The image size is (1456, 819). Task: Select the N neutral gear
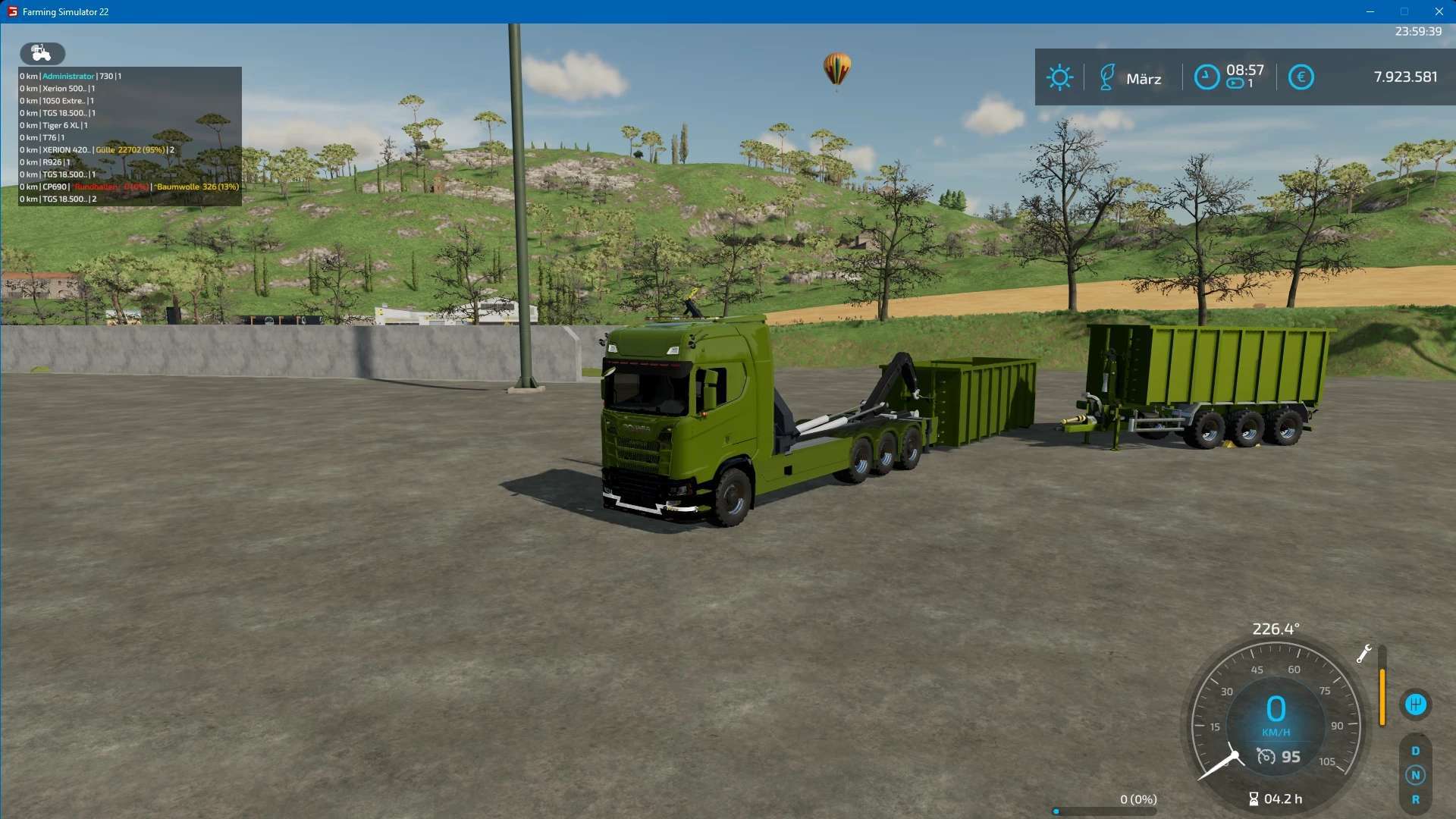point(1415,775)
